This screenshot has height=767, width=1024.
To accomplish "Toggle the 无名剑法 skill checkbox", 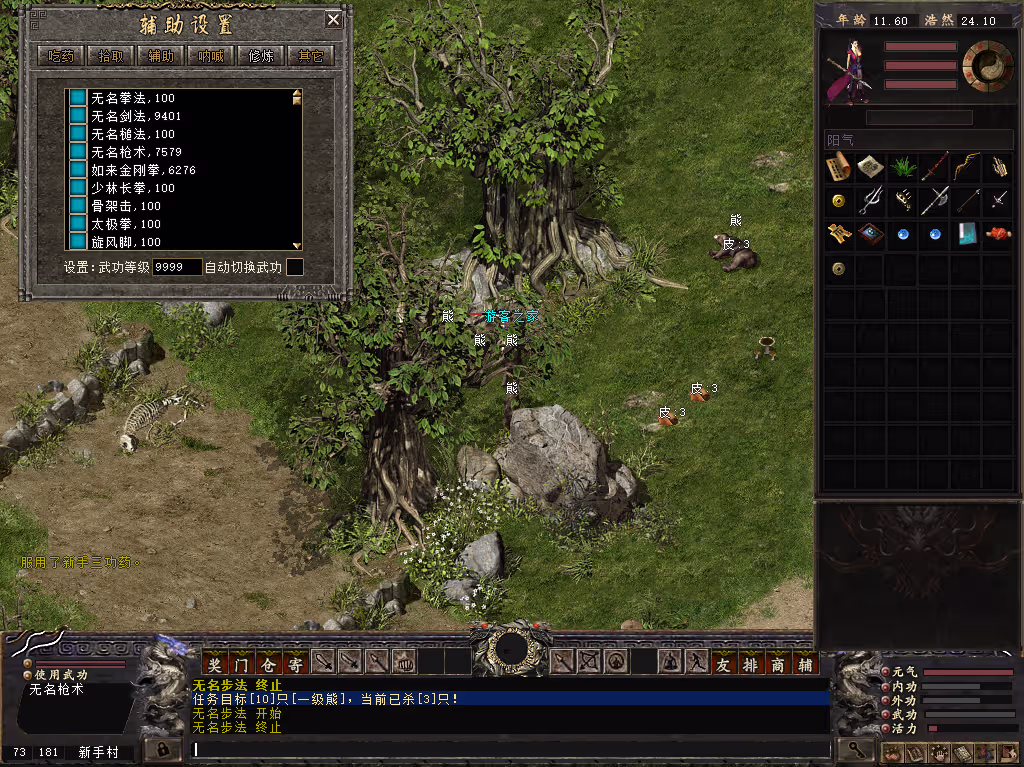I will coord(77,116).
